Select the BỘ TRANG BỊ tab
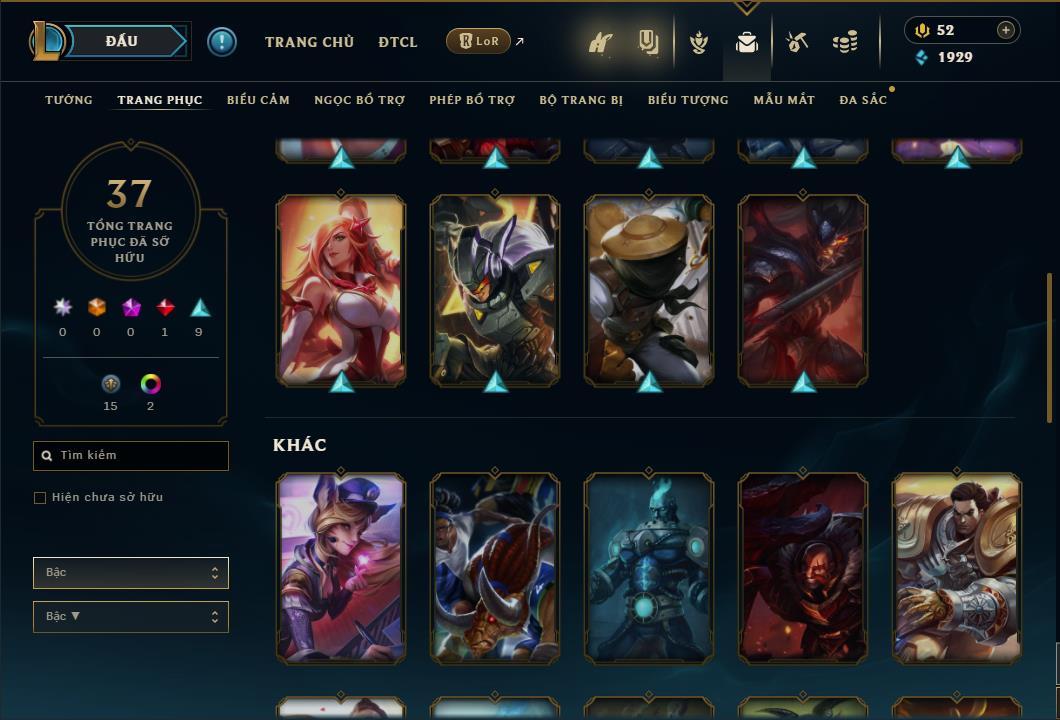Viewport: 1060px width, 720px height. click(x=581, y=100)
